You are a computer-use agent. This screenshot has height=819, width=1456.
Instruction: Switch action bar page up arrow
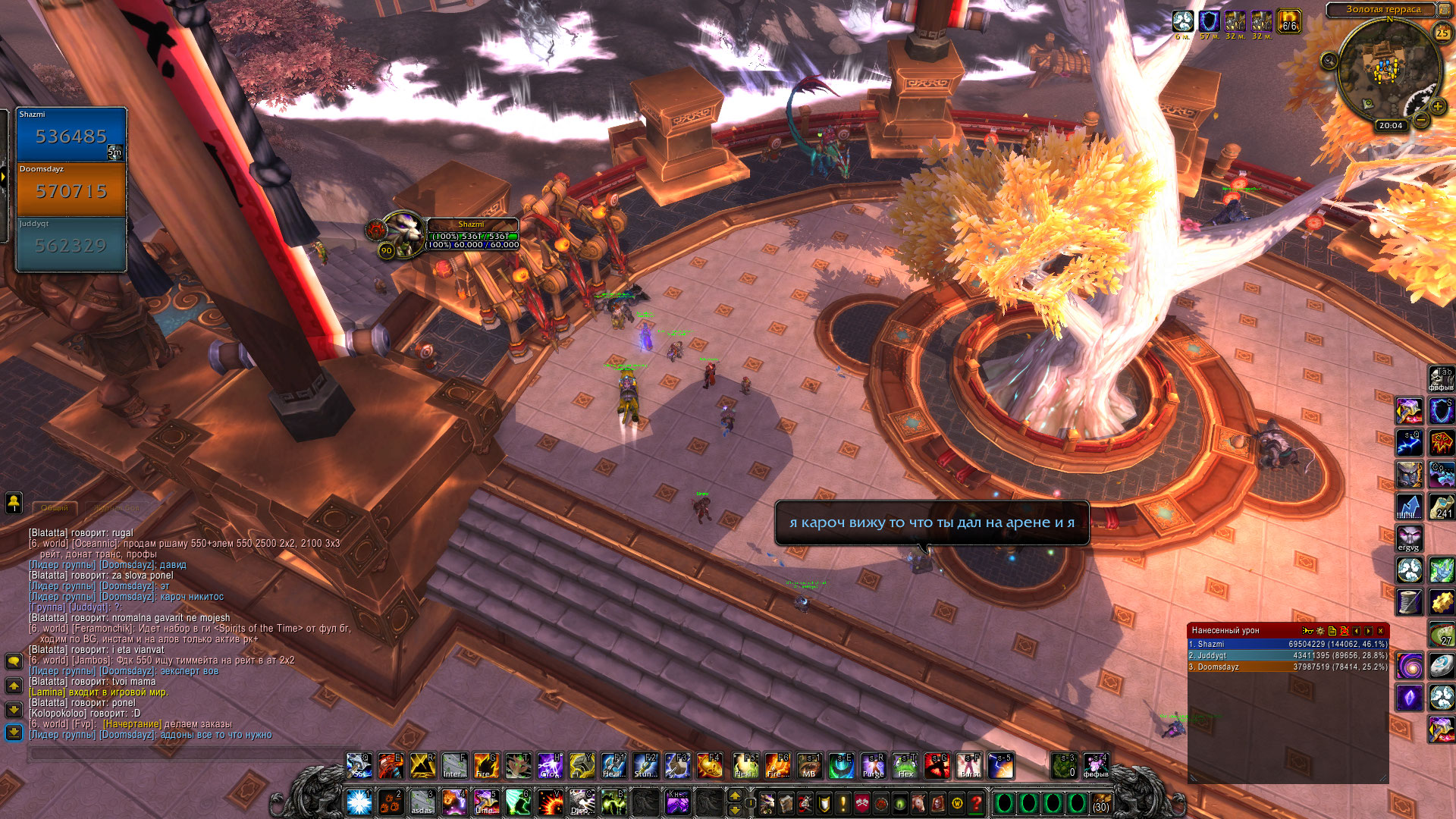pos(734,795)
